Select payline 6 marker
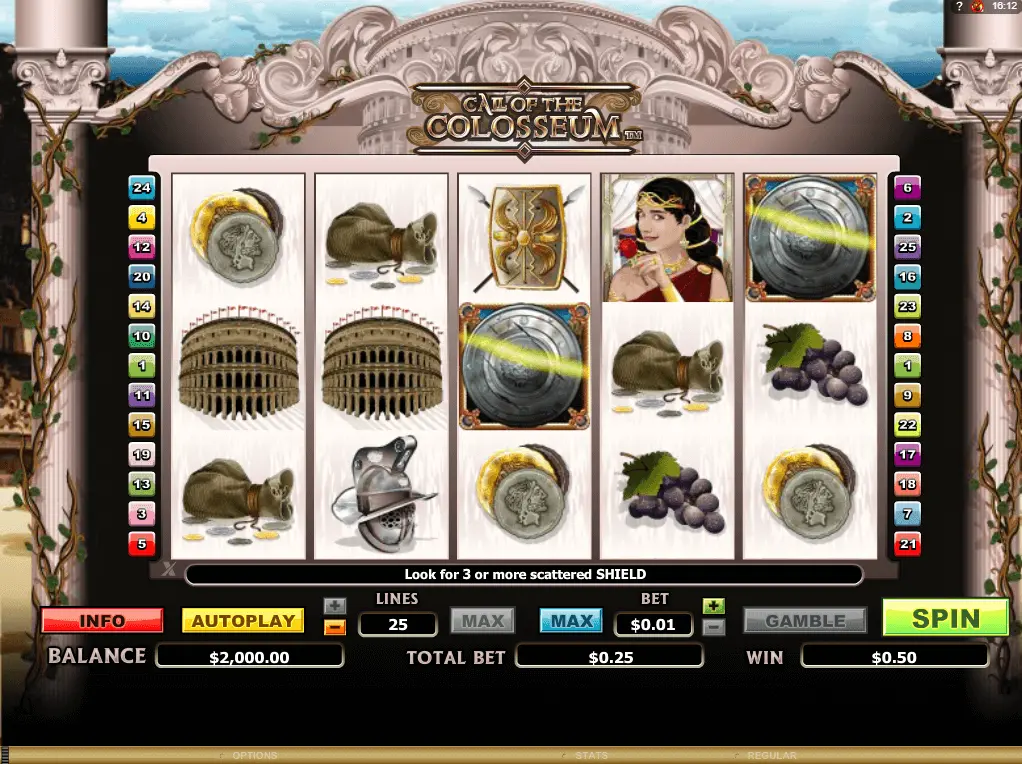 [x=907, y=187]
